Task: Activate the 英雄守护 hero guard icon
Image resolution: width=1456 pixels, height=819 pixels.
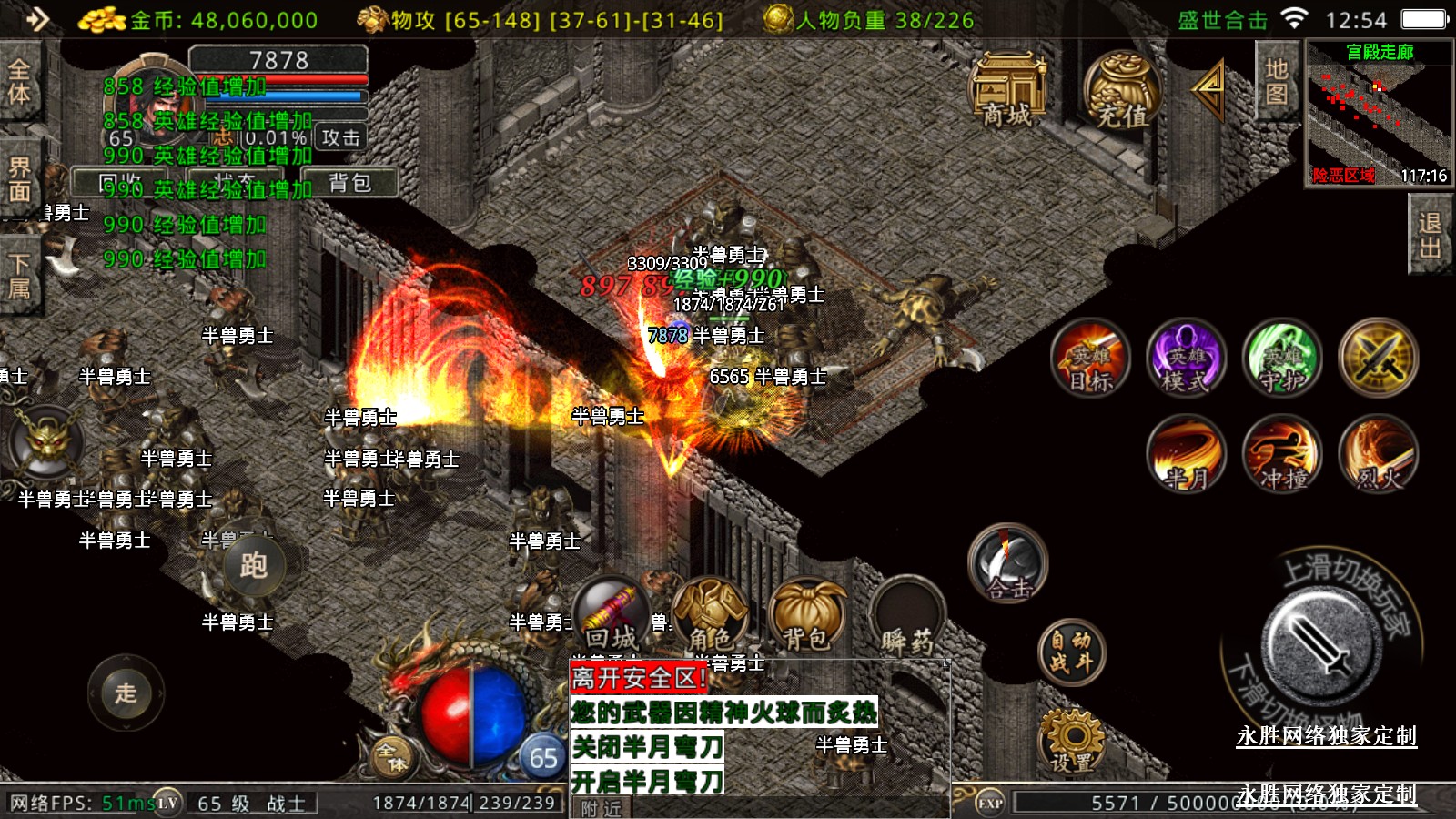Action: [1281, 358]
